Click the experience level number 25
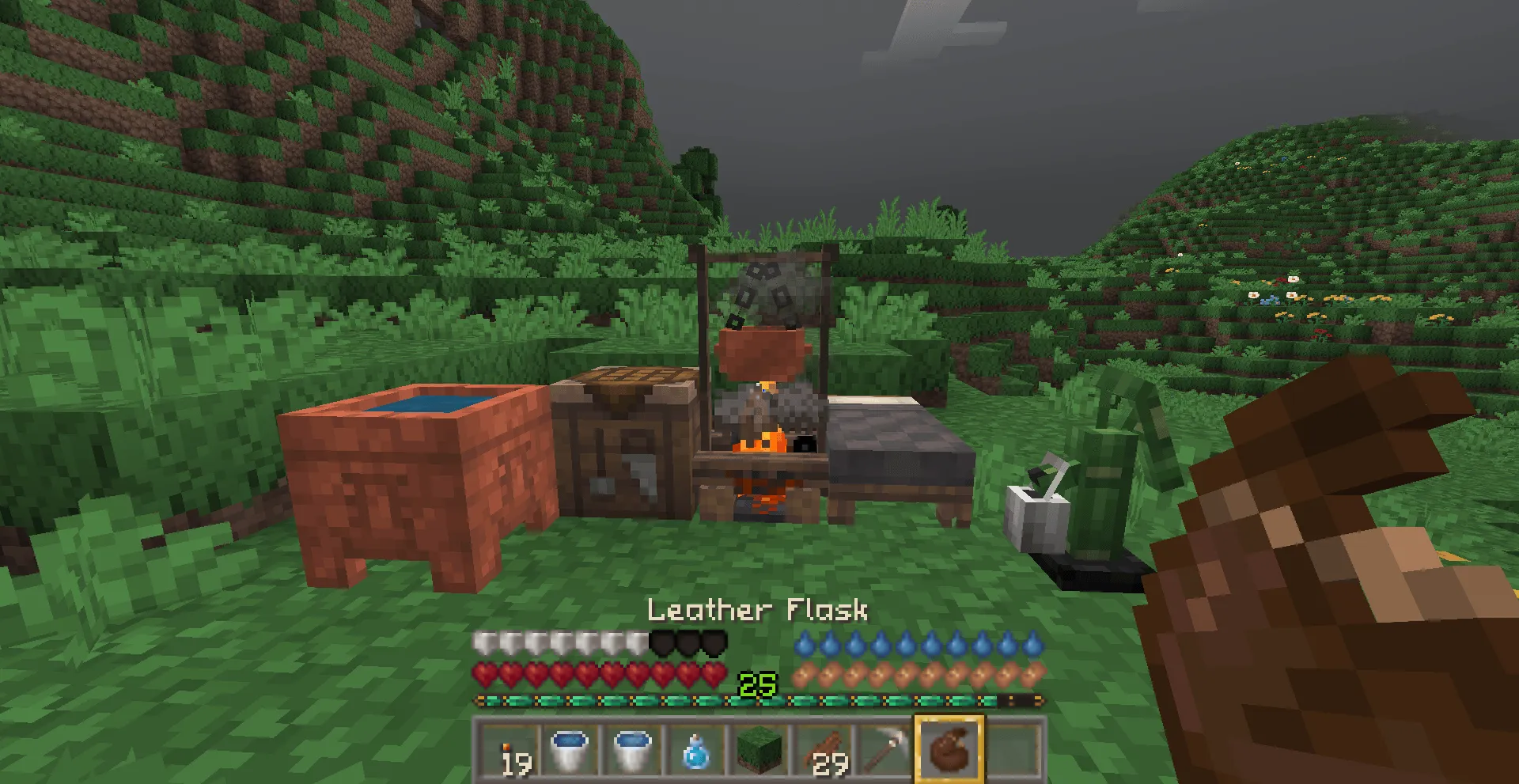Viewport: 1519px width, 784px height. click(758, 684)
